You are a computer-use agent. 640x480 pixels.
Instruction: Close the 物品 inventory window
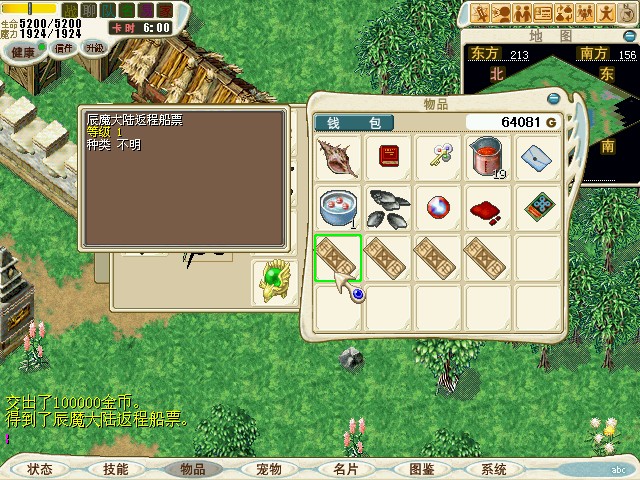pos(553,99)
